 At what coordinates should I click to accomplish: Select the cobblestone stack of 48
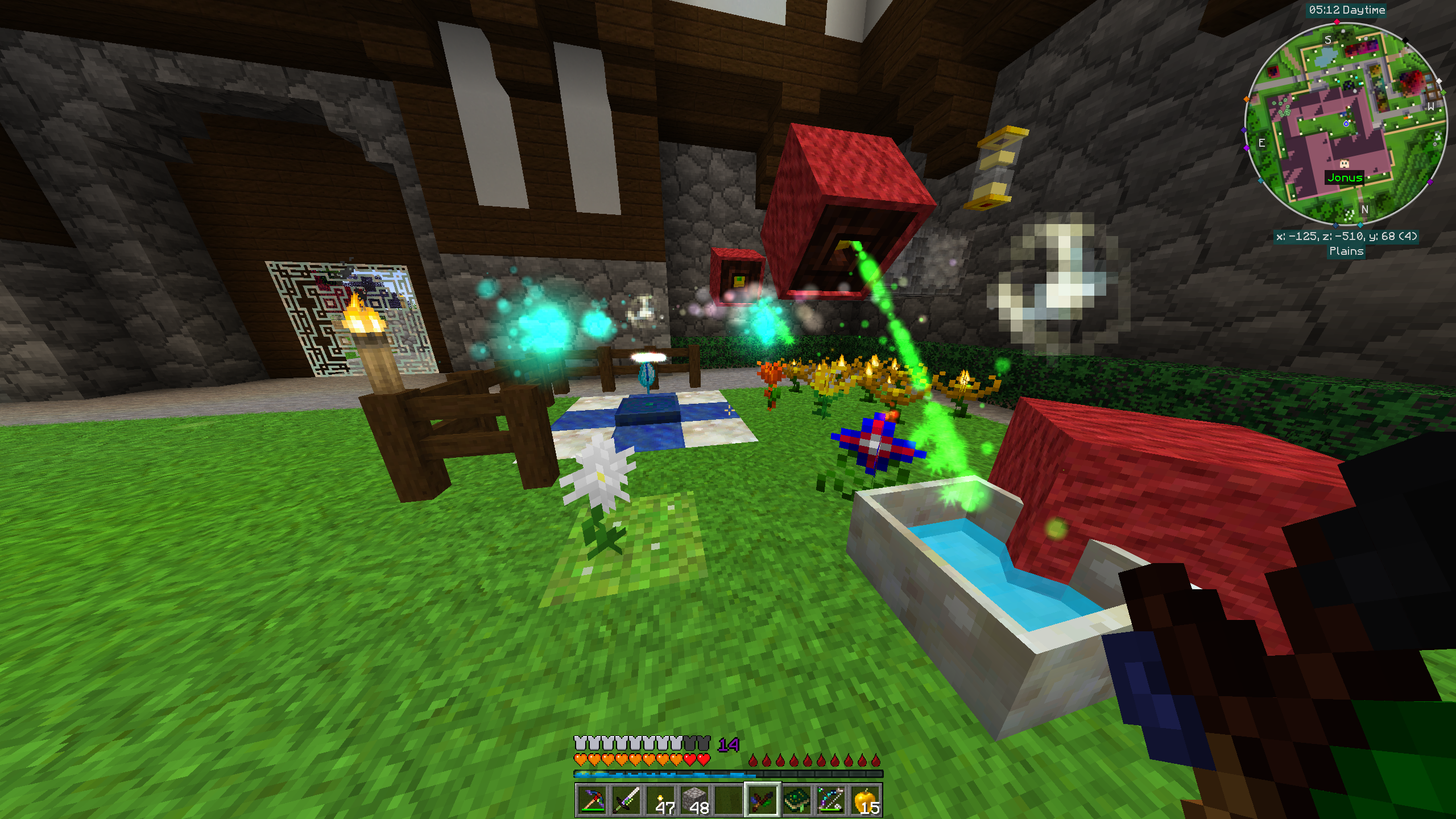point(694,800)
